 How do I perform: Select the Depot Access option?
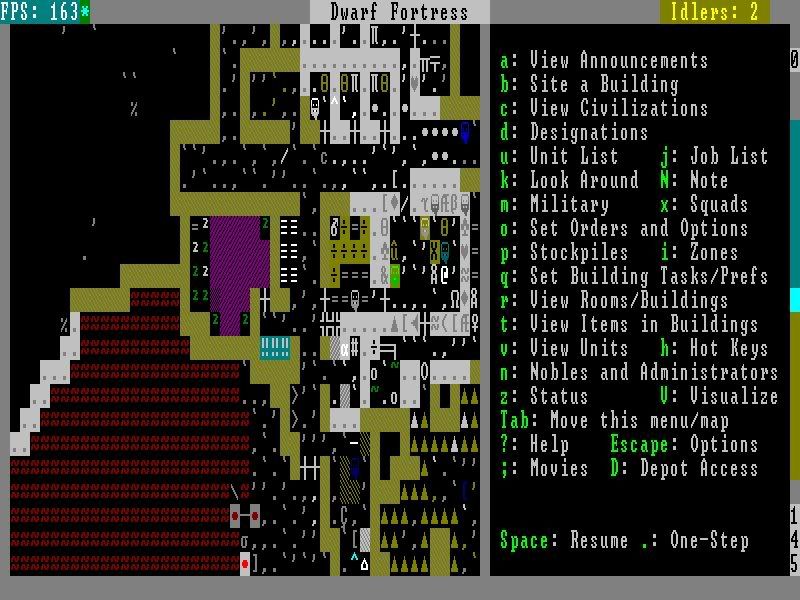[698, 468]
